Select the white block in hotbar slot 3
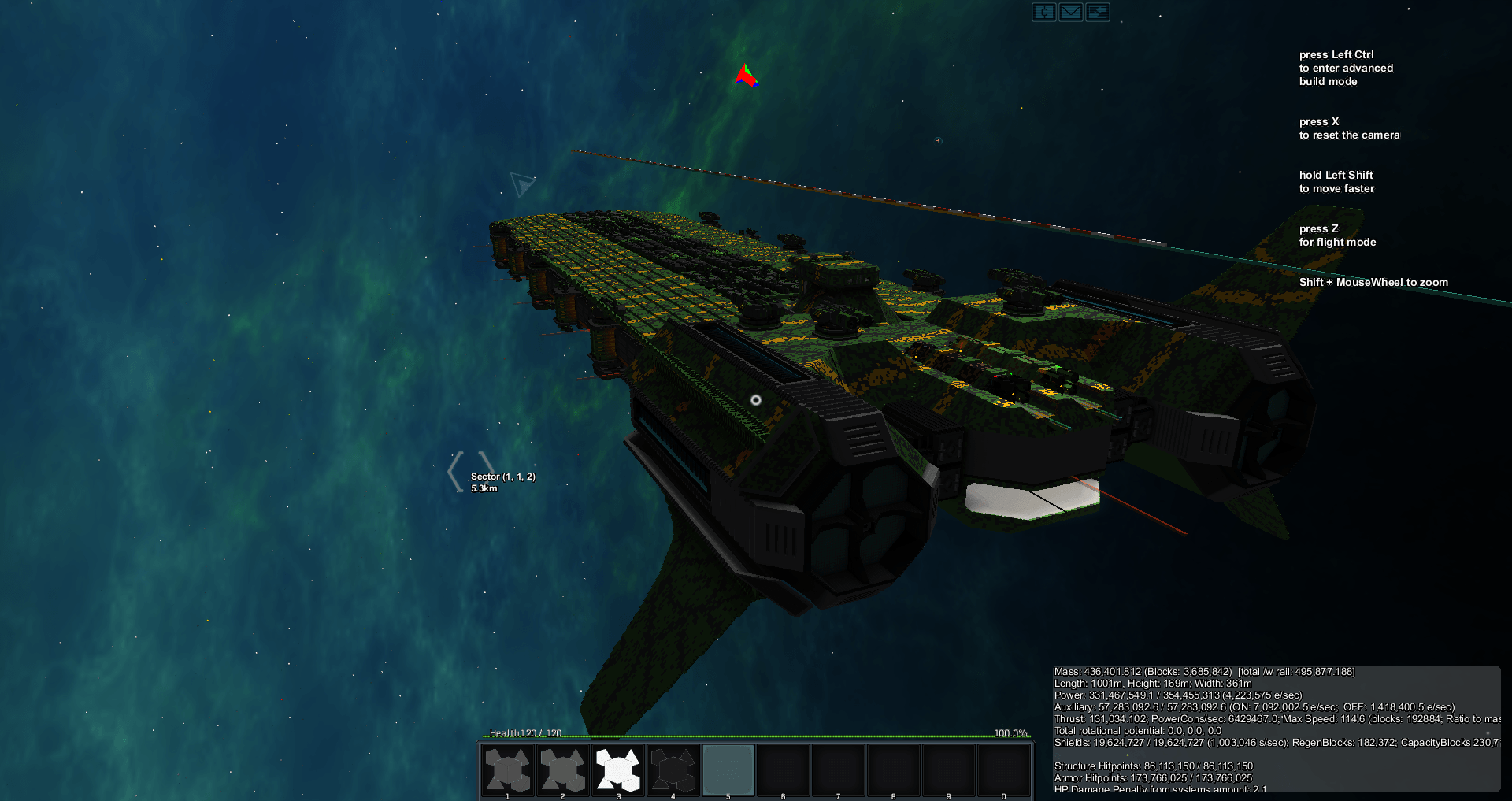The image size is (1512, 801). click(618, 769)
